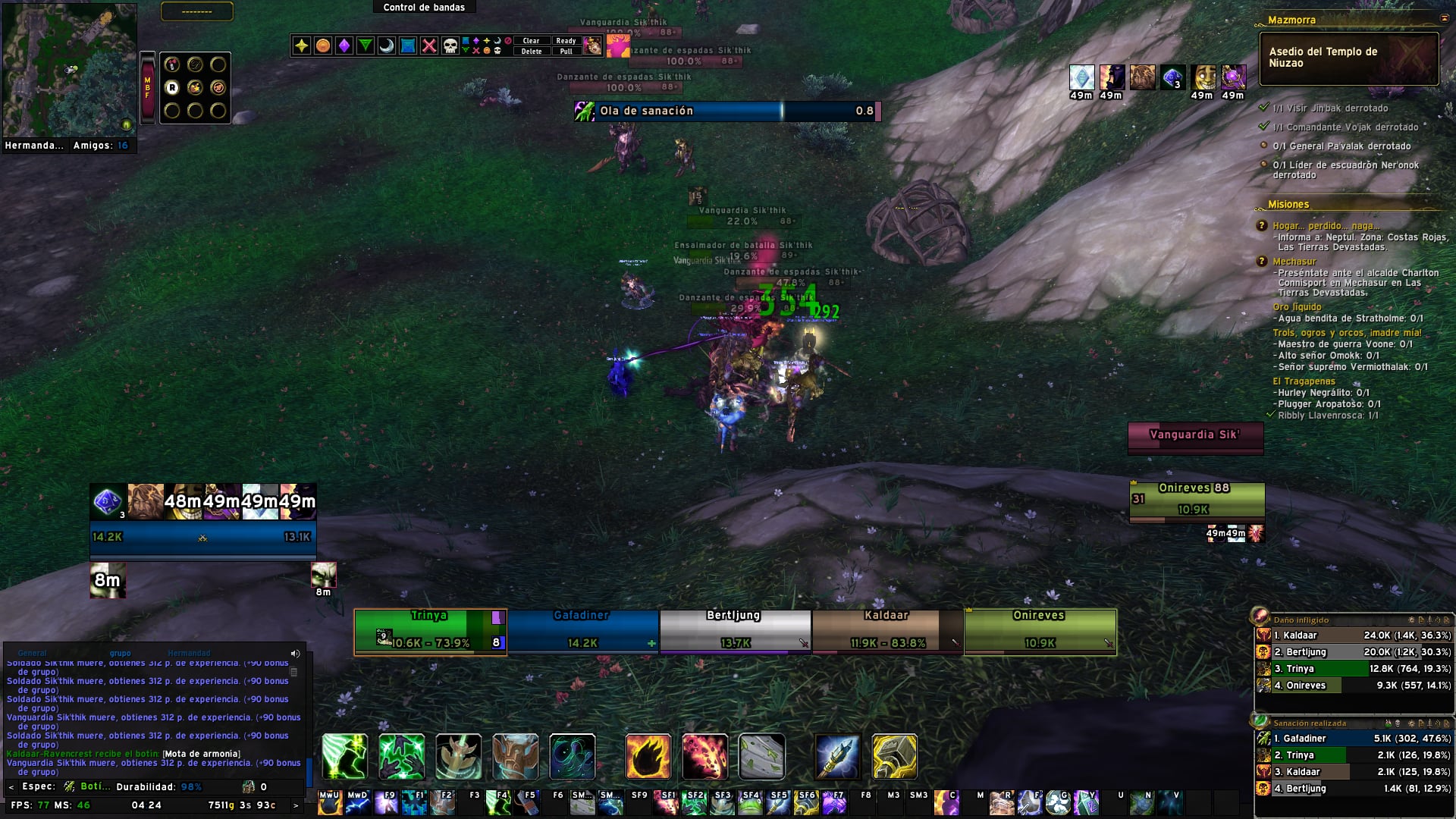Open the Hogar... perdido... naga... quest
1456x819 pixels.
coord(1326,226)
